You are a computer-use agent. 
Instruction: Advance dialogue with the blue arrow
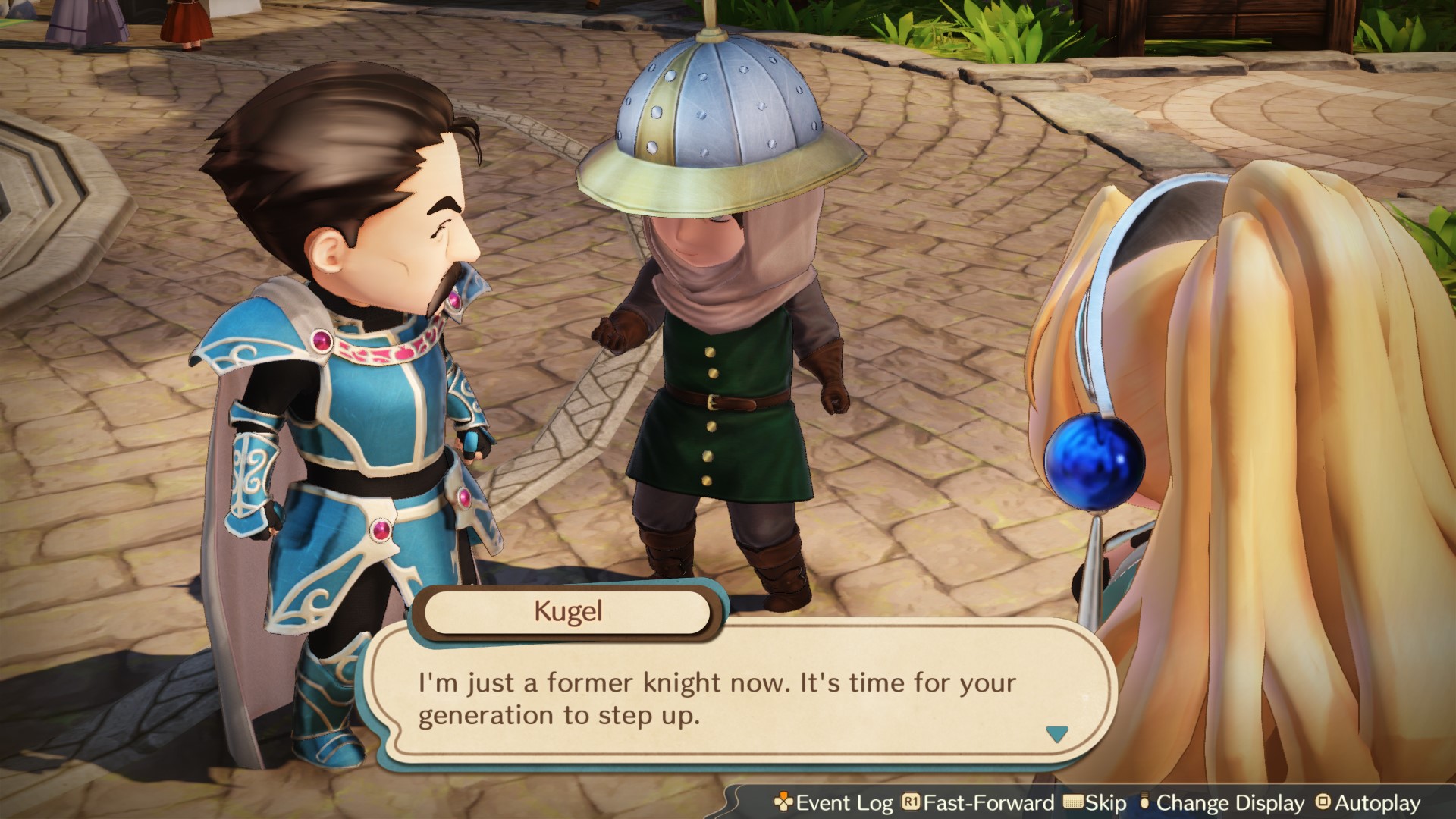pyautogui.click(x=1056, y=733)
